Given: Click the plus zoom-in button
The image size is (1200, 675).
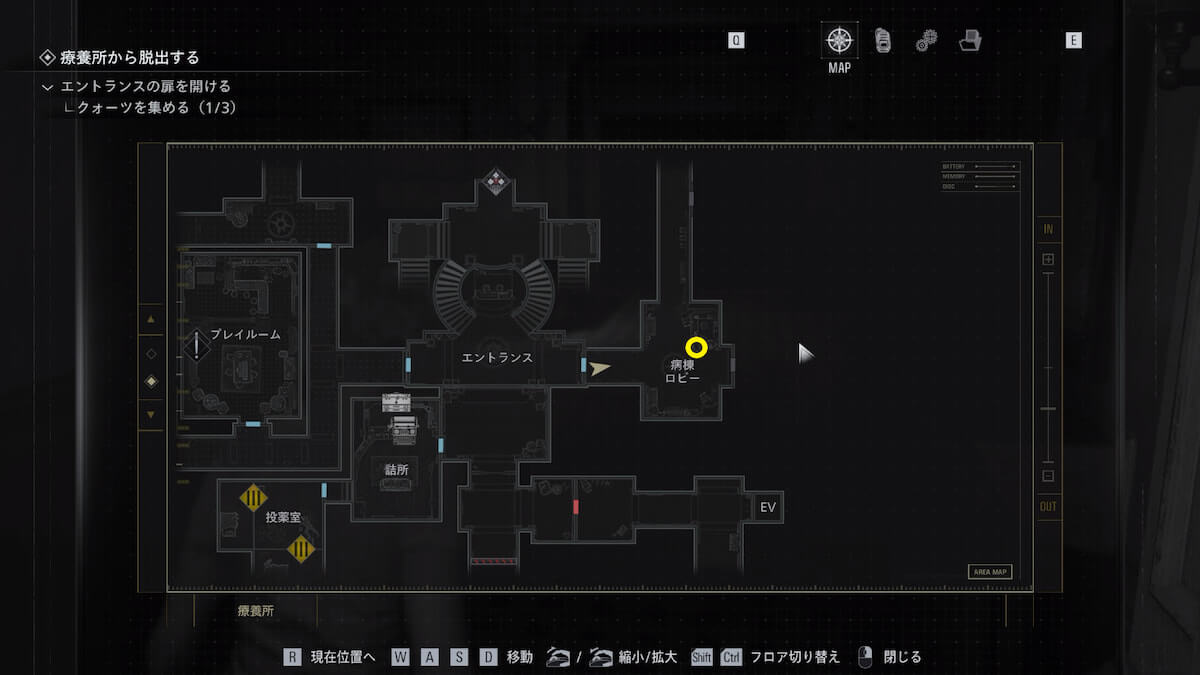Looking at the screenshot, I should 1048,259.
